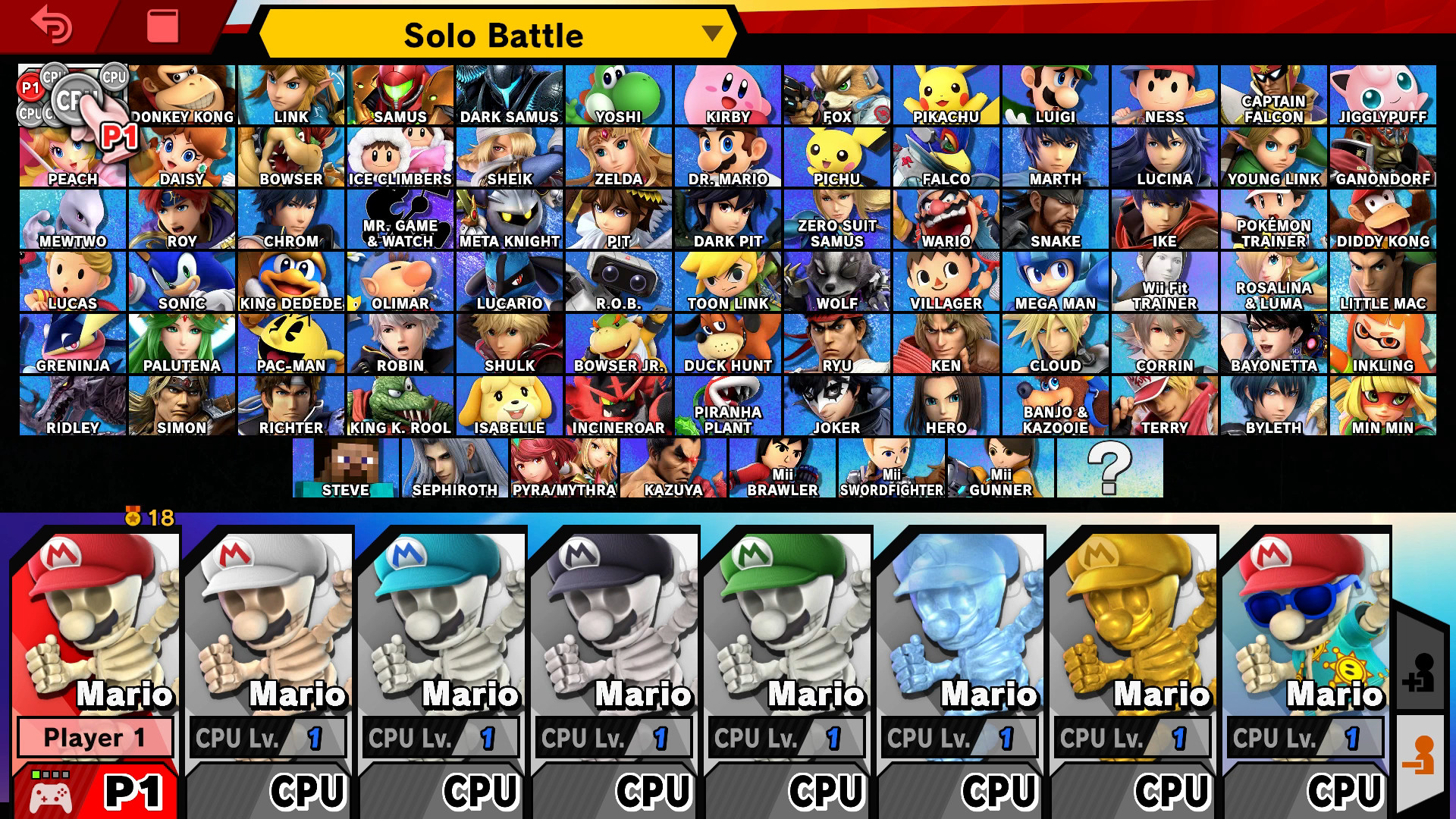Select Banjo & Kazooie's portrait

1054,406
